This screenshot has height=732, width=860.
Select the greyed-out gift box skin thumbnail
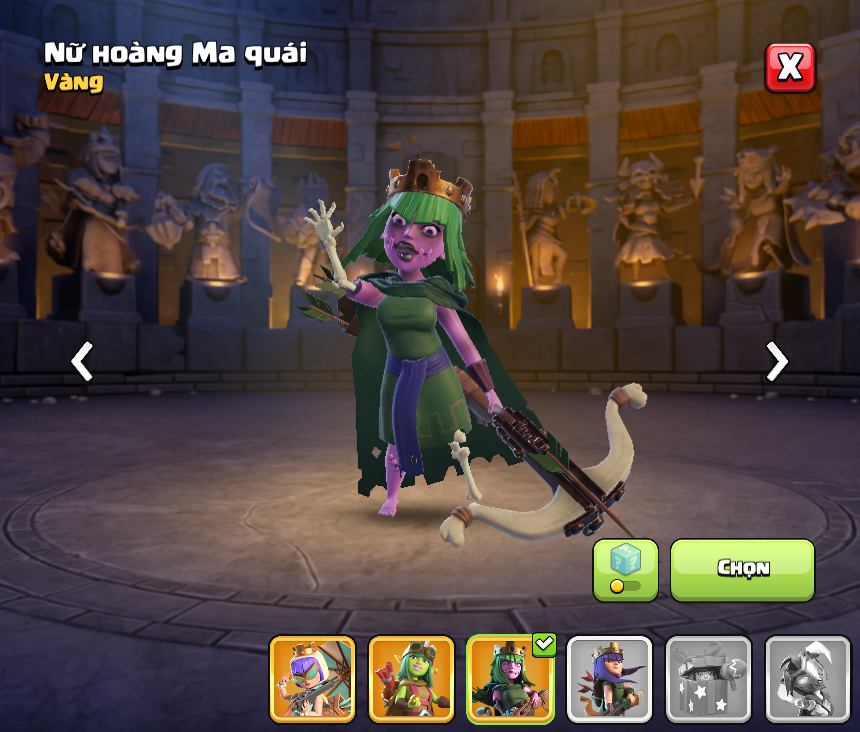click(x=708, y=679)
